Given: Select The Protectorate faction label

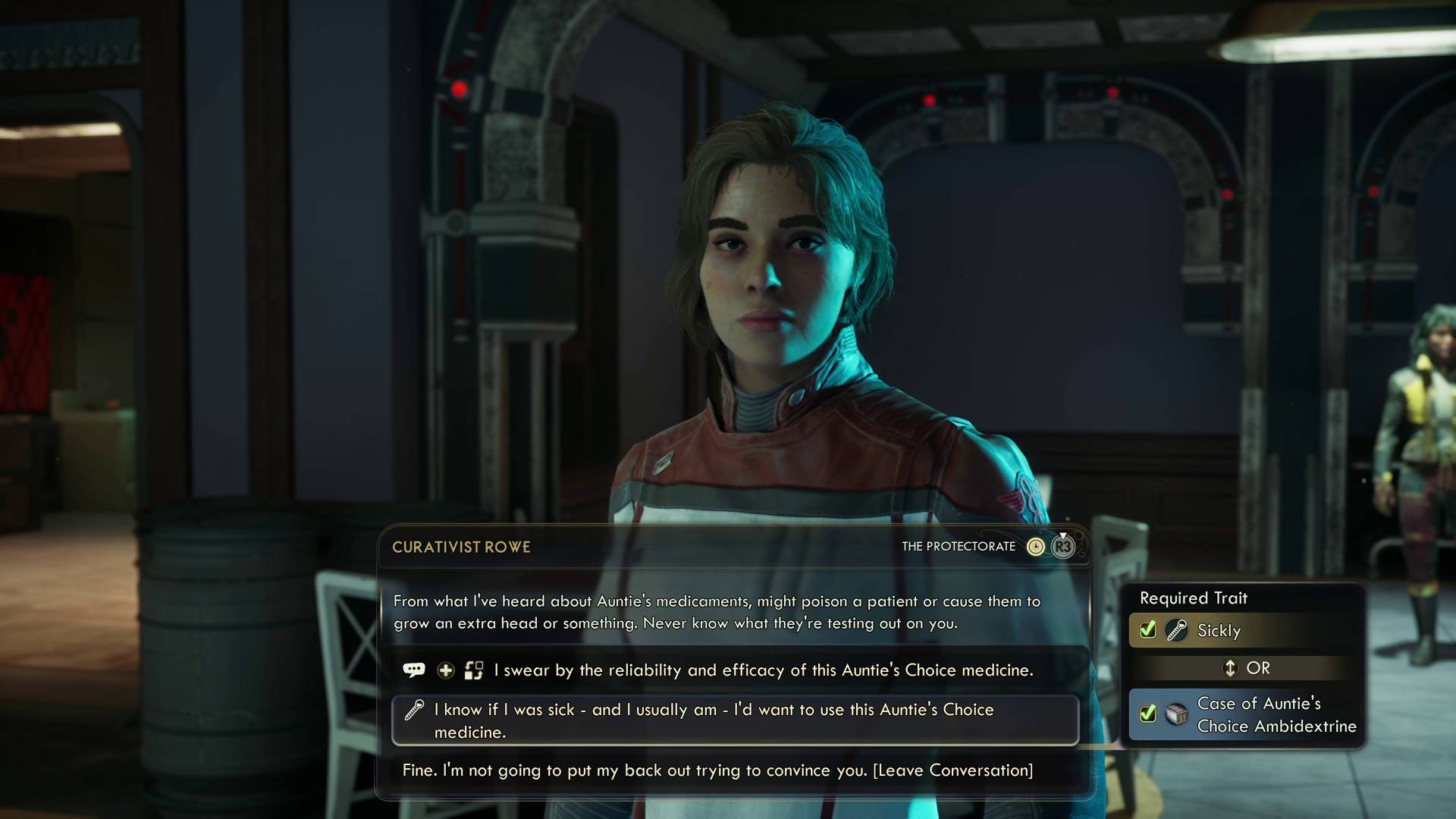Looking at the screenshot, I should pos(959,546).
